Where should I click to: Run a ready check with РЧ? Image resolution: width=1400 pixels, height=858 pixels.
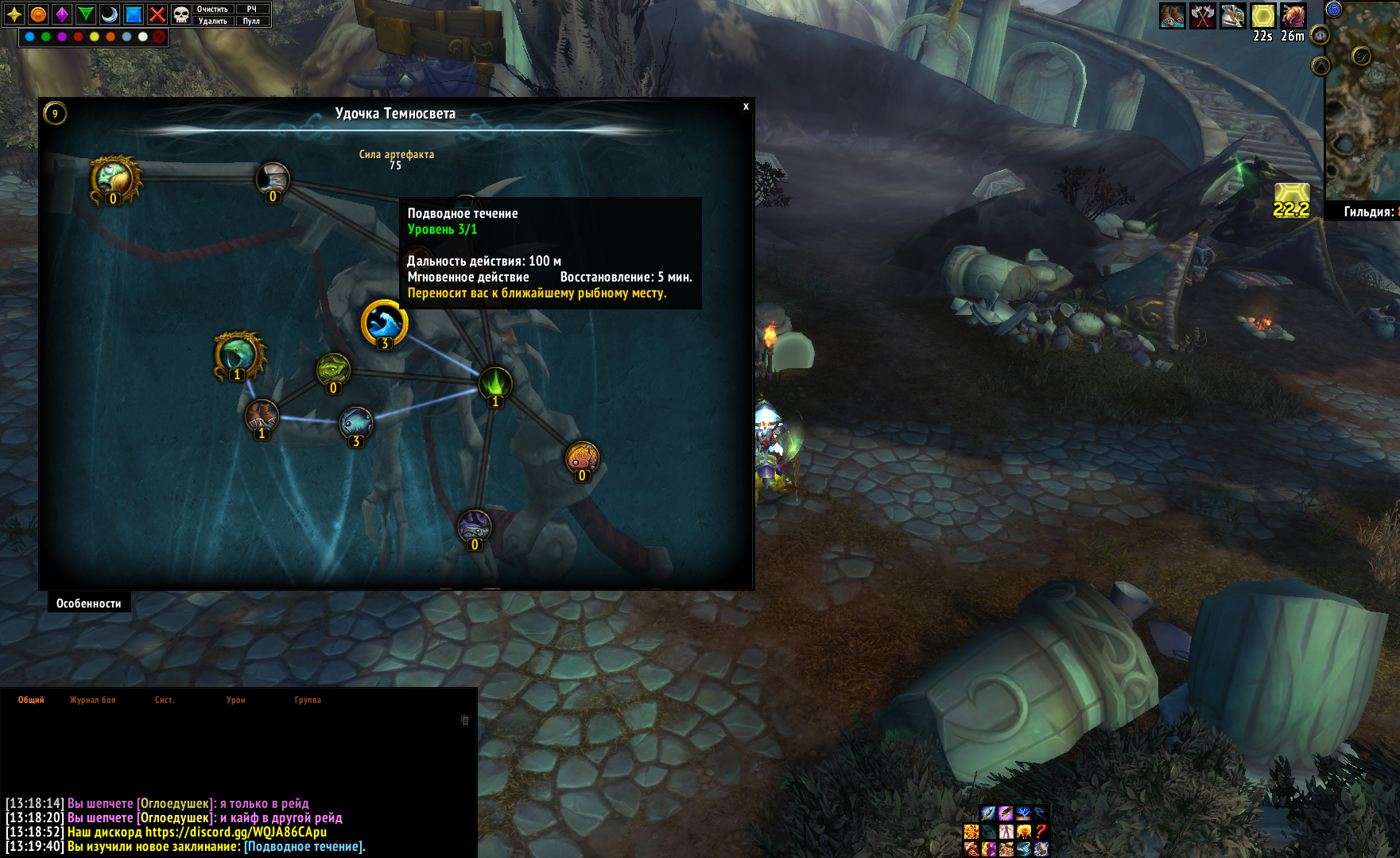[251, 9]
